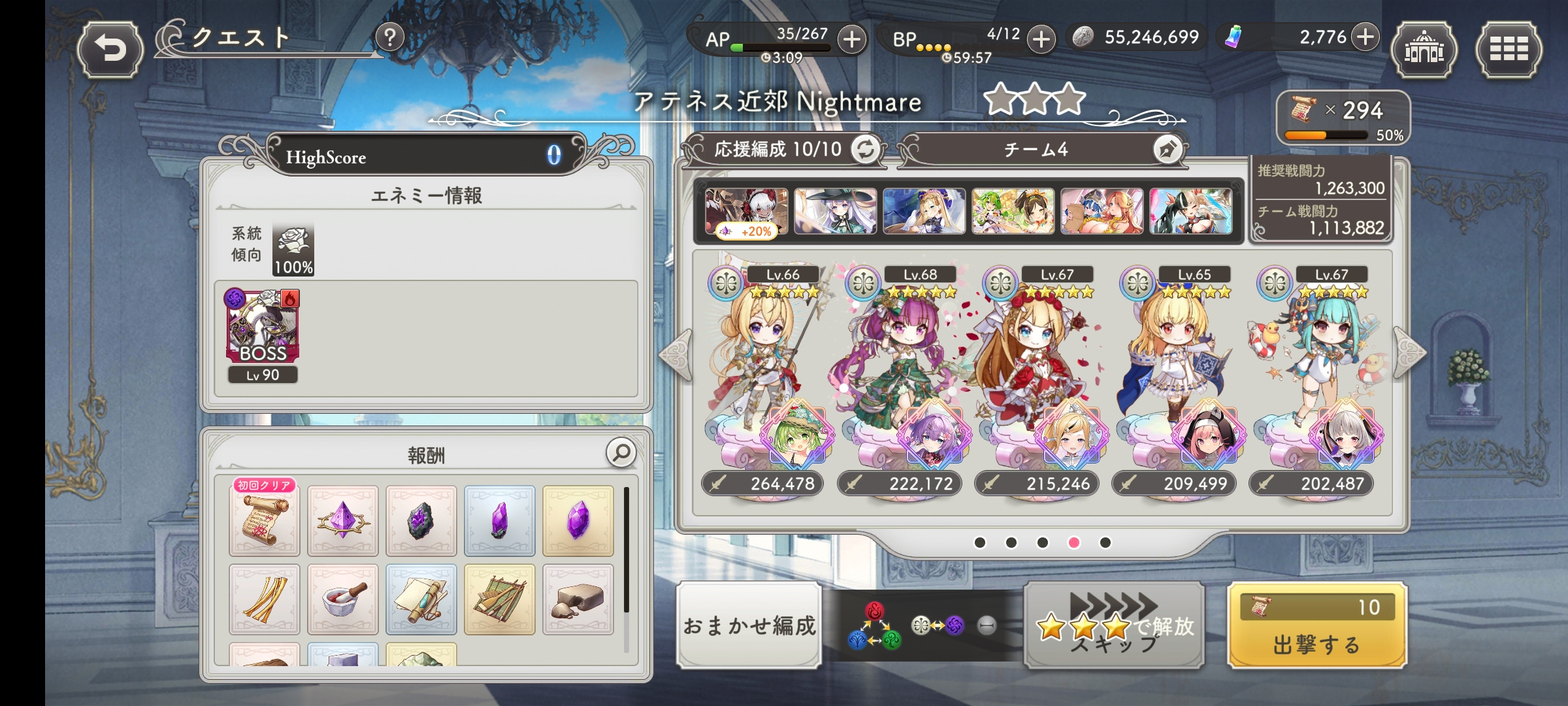Go back using the return arrow button
This screenshot has height=706, width=1568.
110,49
